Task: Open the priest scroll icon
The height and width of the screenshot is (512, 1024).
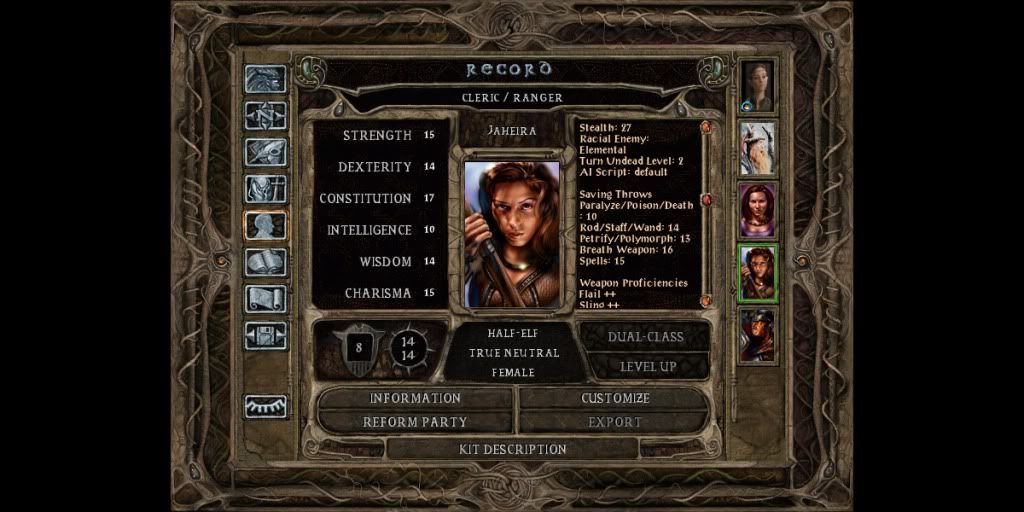Action: [x=266, y=299]
